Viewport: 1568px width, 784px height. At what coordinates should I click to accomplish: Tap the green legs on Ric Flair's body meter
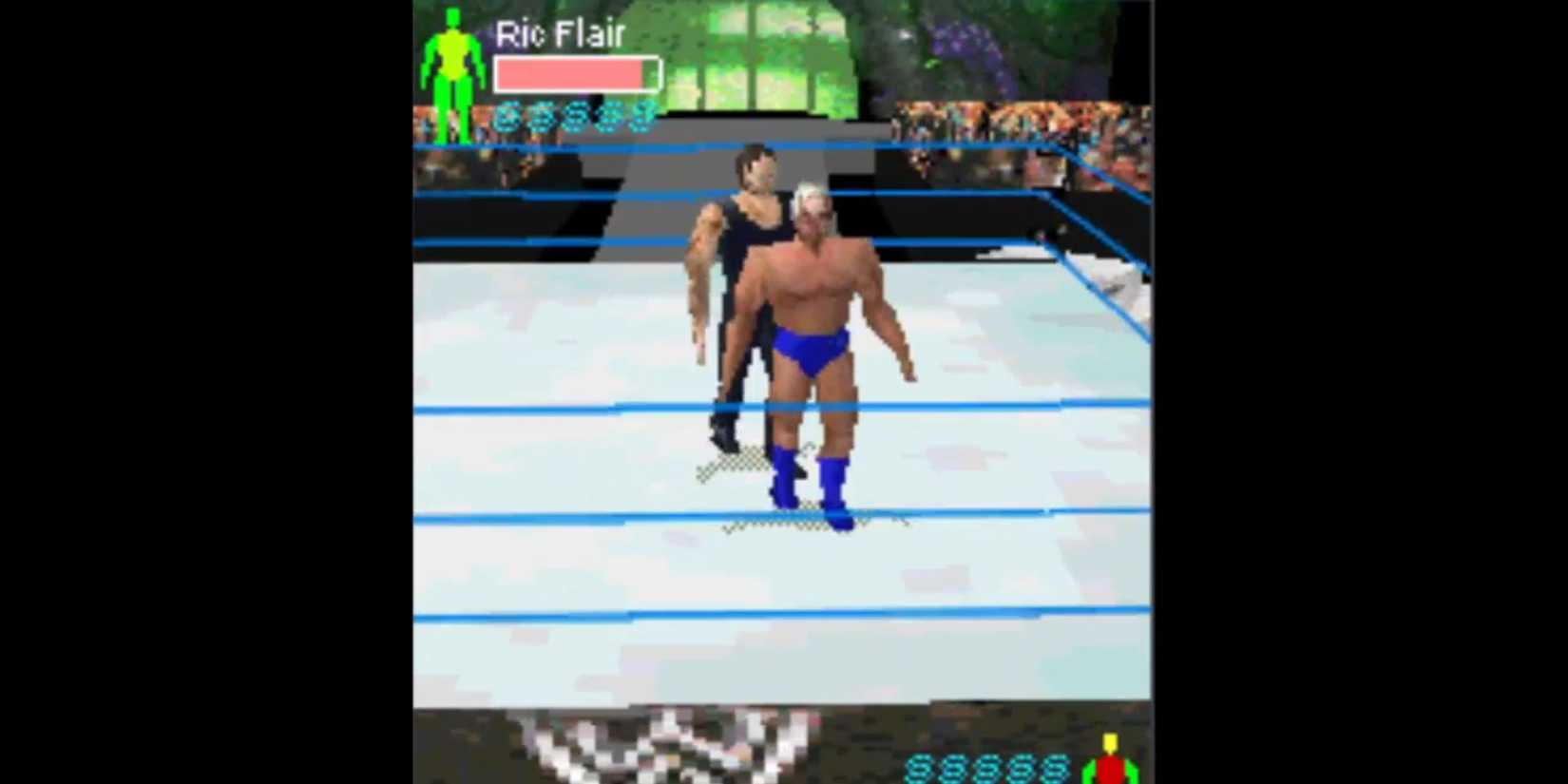(x=454, y=100)
